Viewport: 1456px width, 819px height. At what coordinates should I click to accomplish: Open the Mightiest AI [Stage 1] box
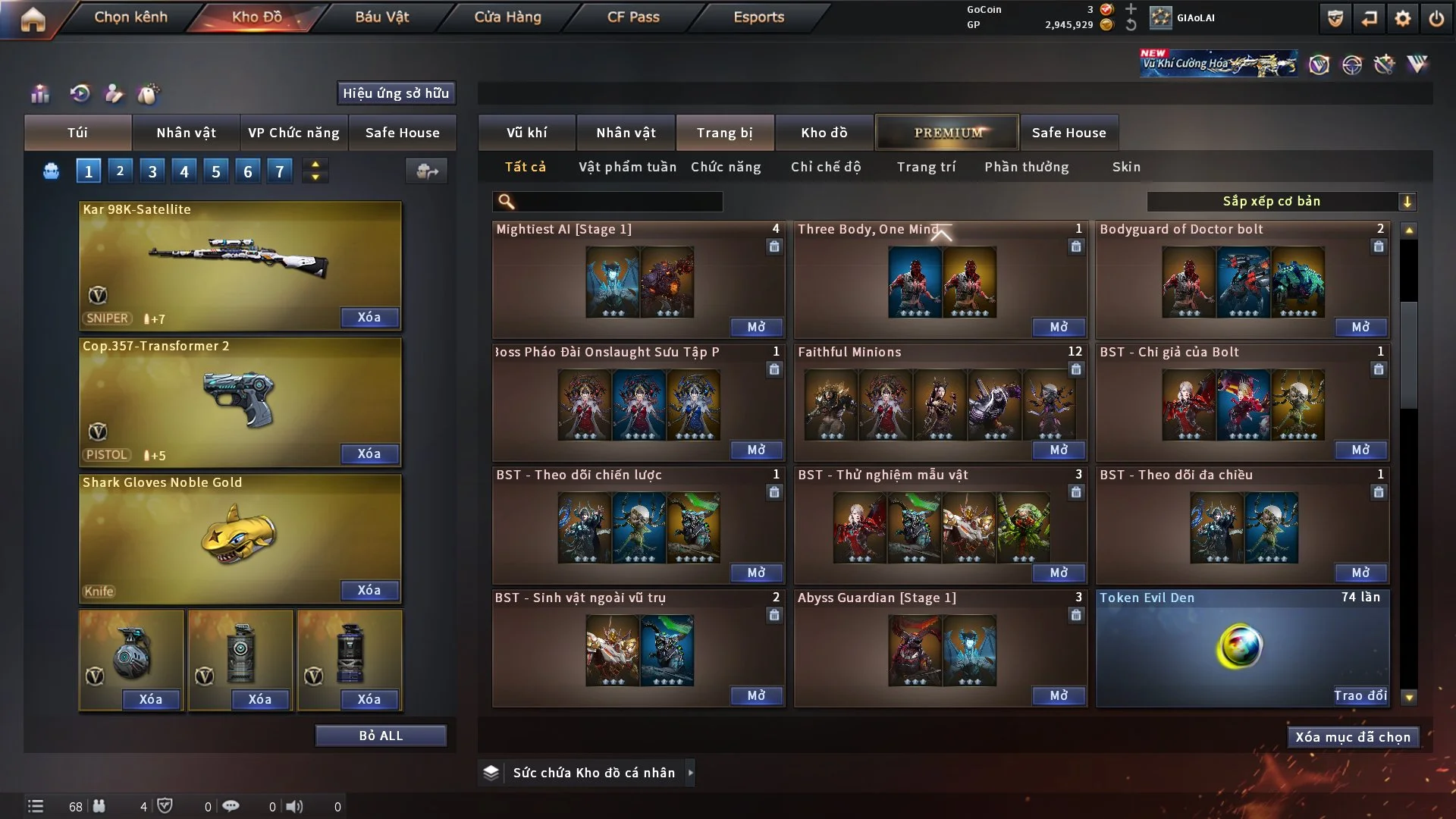pyautogui.click(x=756, y=327)
